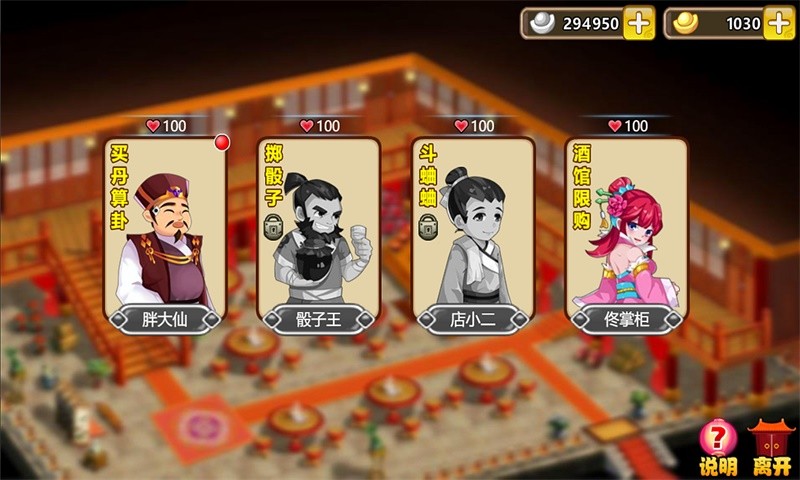The height and width of the screenshot is (480, 800).
Task: Open the 说明 help button
Action: (717, 449)
